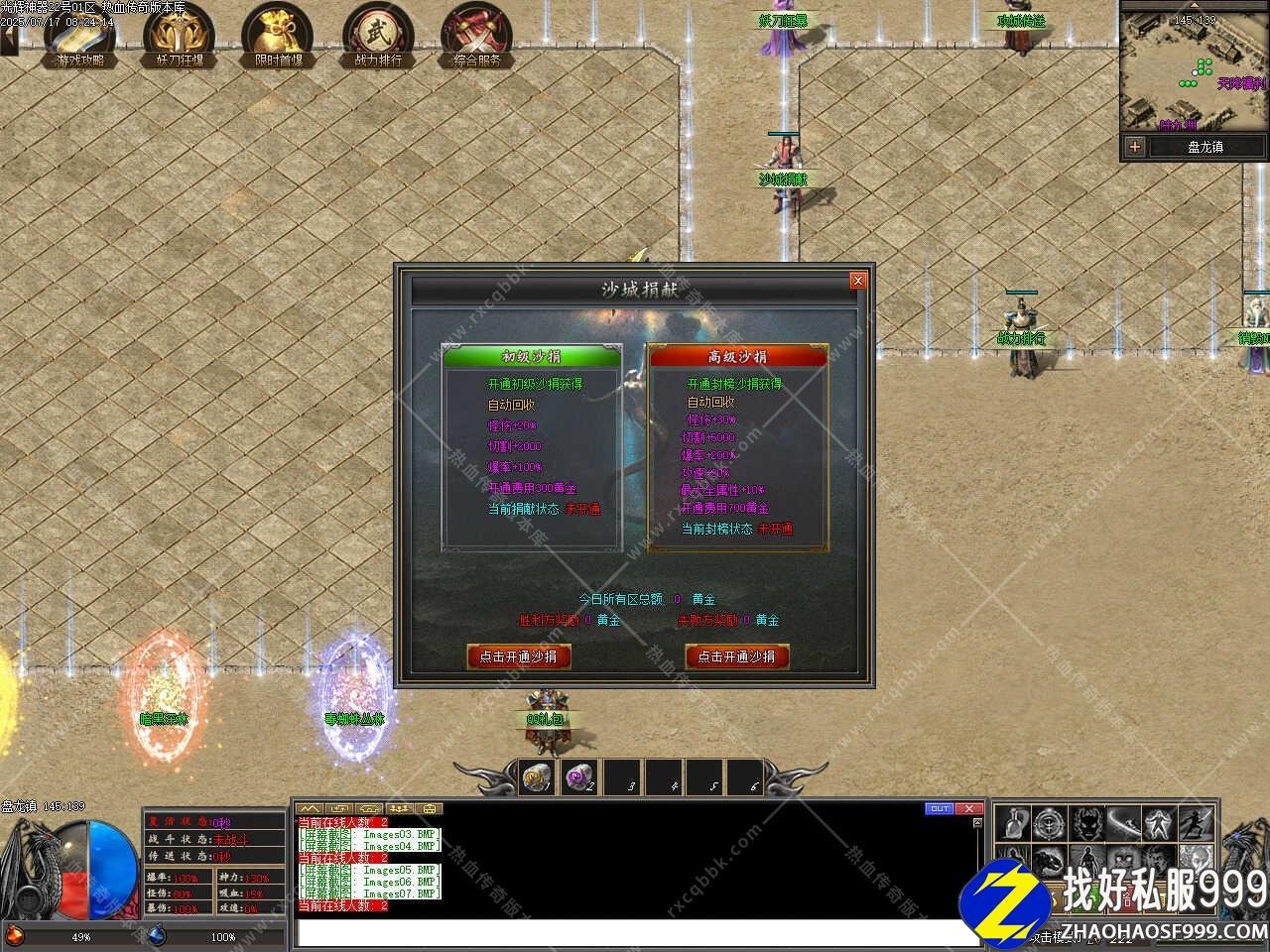Image resolution: width=1270 pixels, height=952 pixels.
Task: Click the chat scrollbar up arrow
Action: point(977,822)
